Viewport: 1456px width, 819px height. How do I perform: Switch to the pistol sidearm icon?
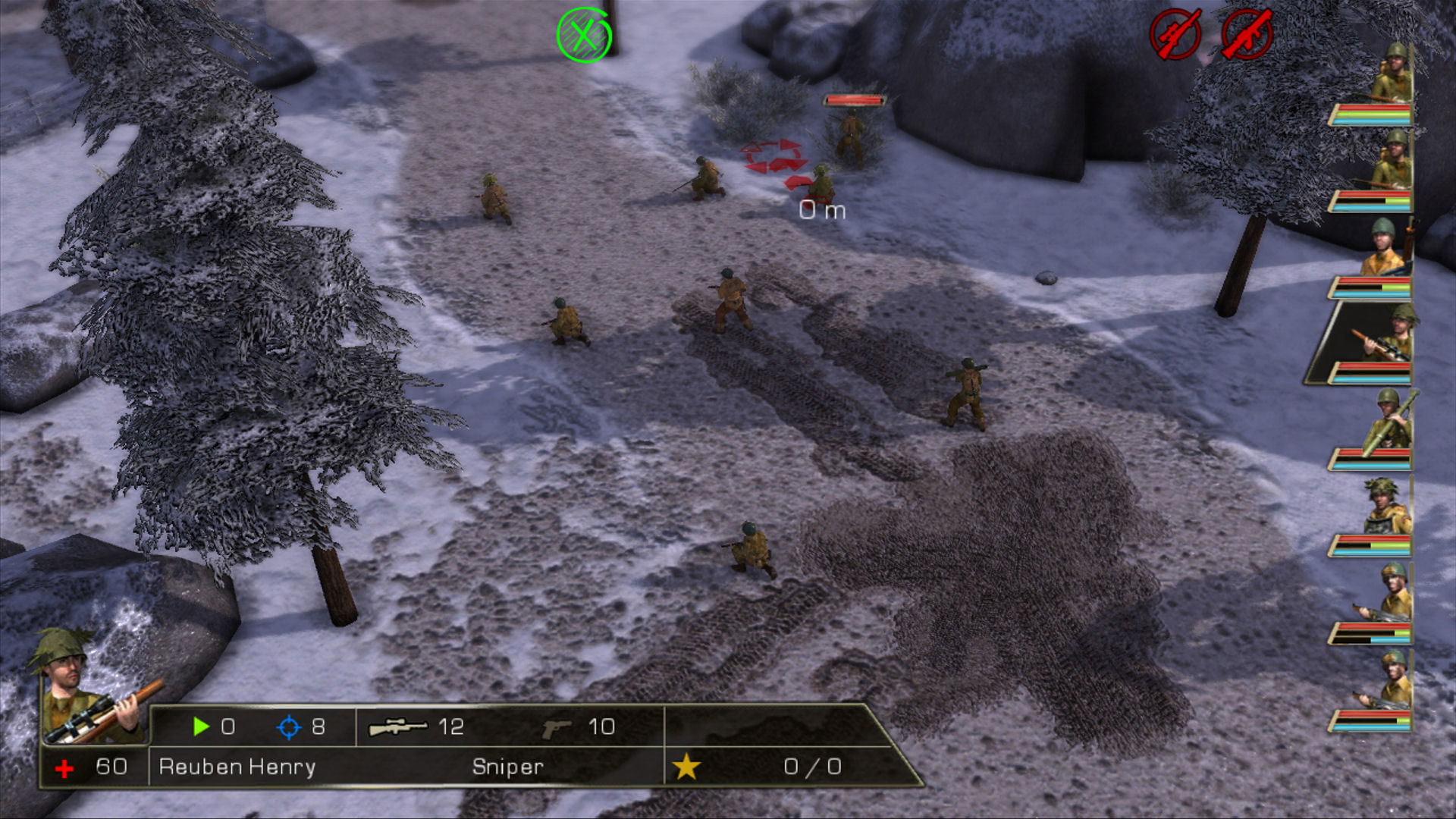[557, 728]
